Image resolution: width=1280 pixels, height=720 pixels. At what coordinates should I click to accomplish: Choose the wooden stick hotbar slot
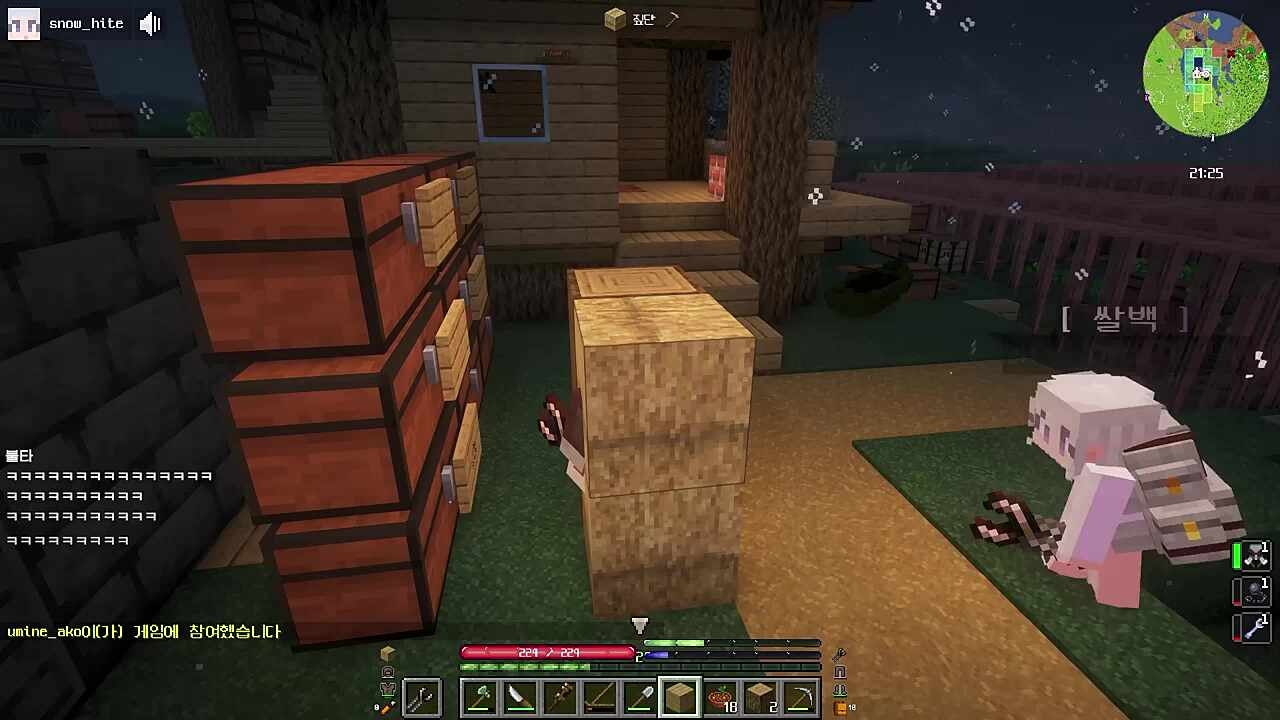pos(560,697)
